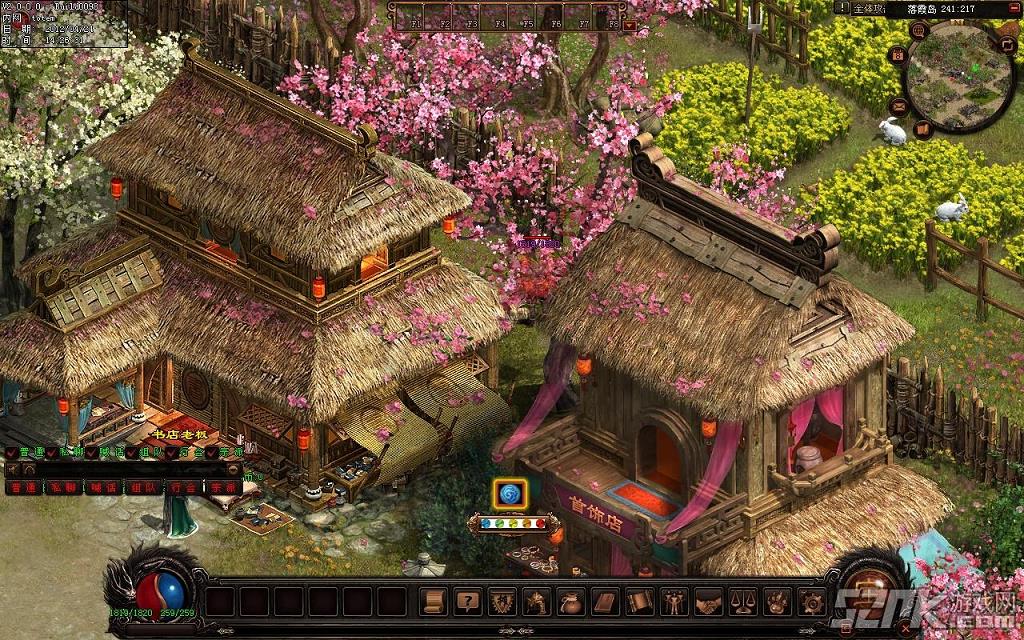Click the handshake trade icon
Viewport: 1024px width, 640px height.
[707, 601]
